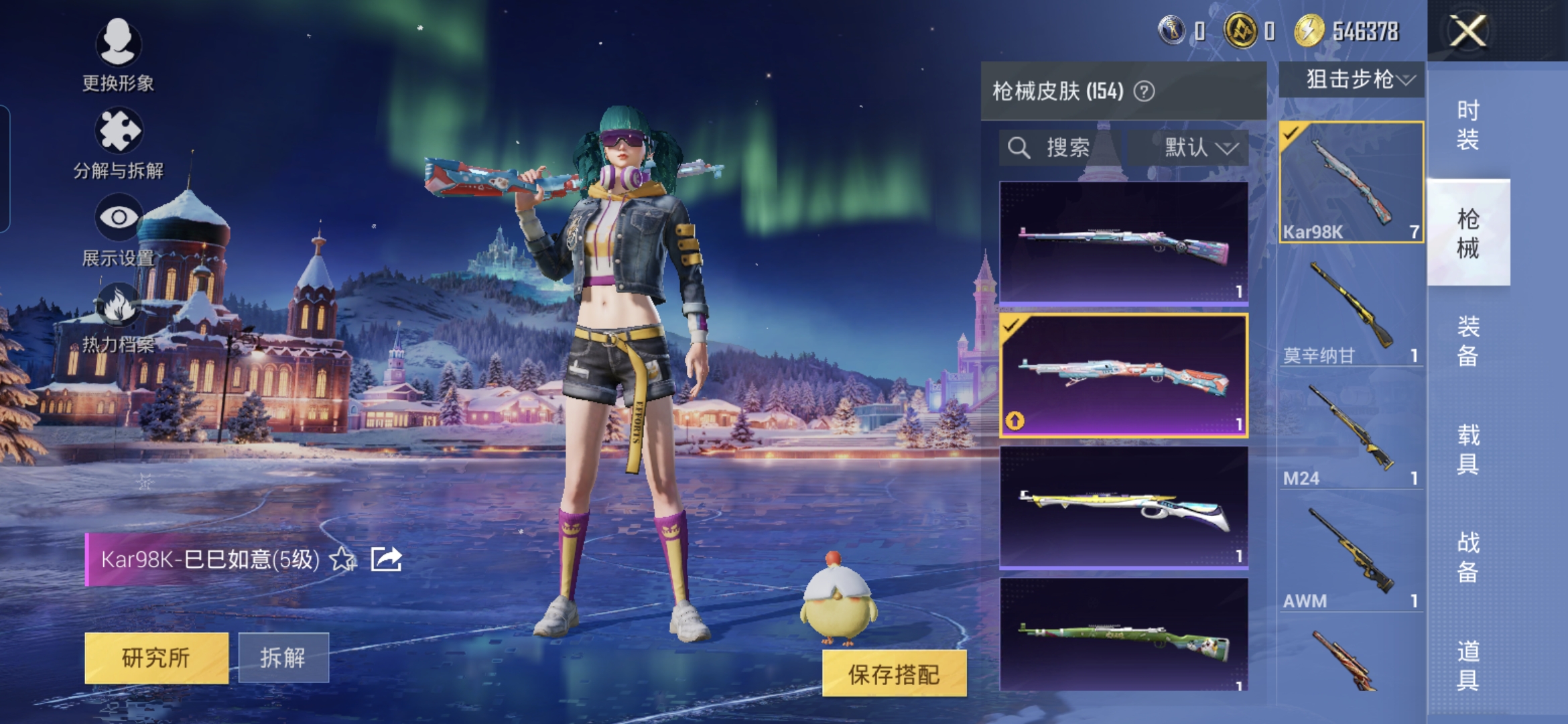Open the 默认 sort dropdown
The width and height of the screenshot is (1568, 724).
1199,147
